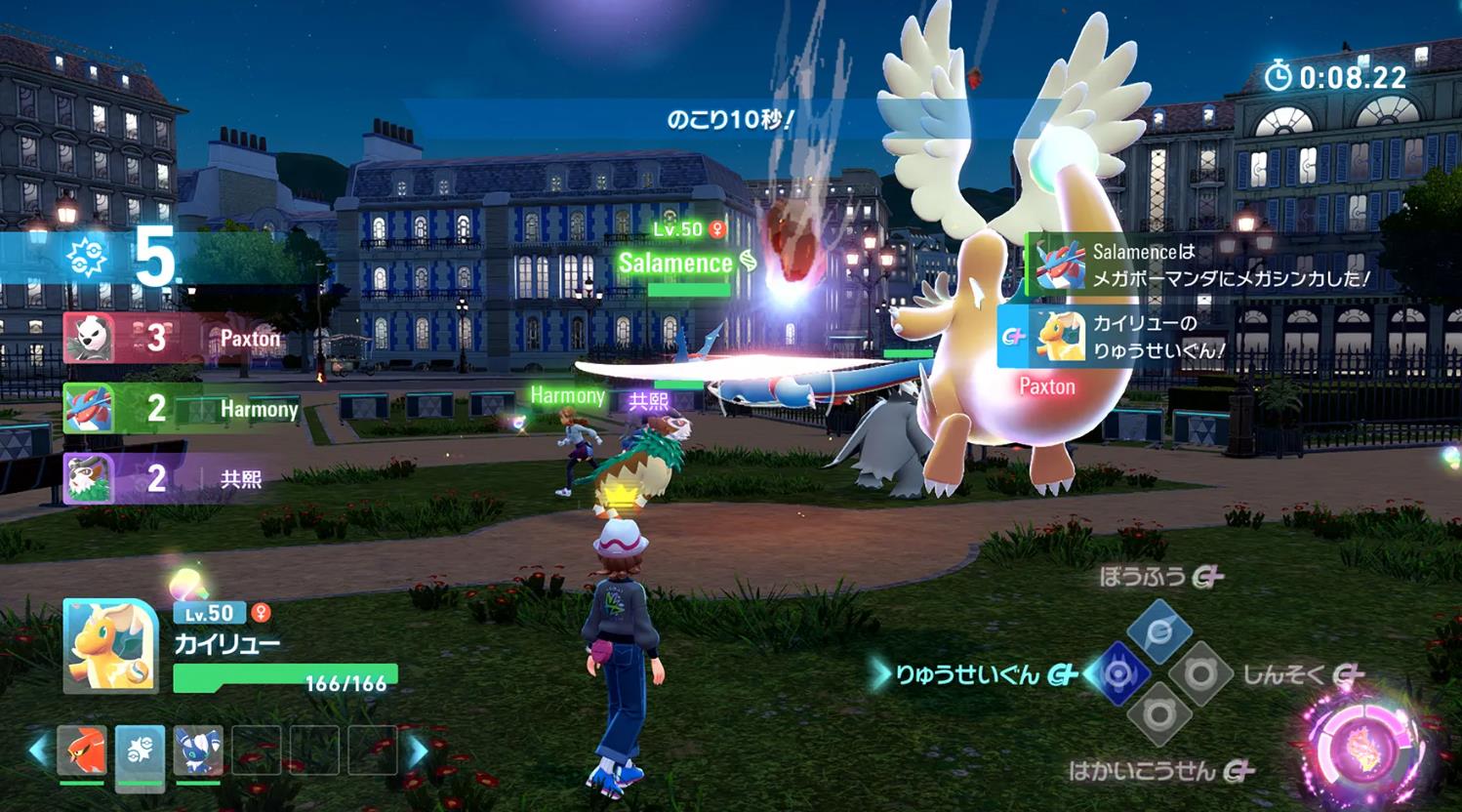Click the Salamence Mega Evolution log entry
Viewport: 1462px width, 812px height.
[1202, 264]
